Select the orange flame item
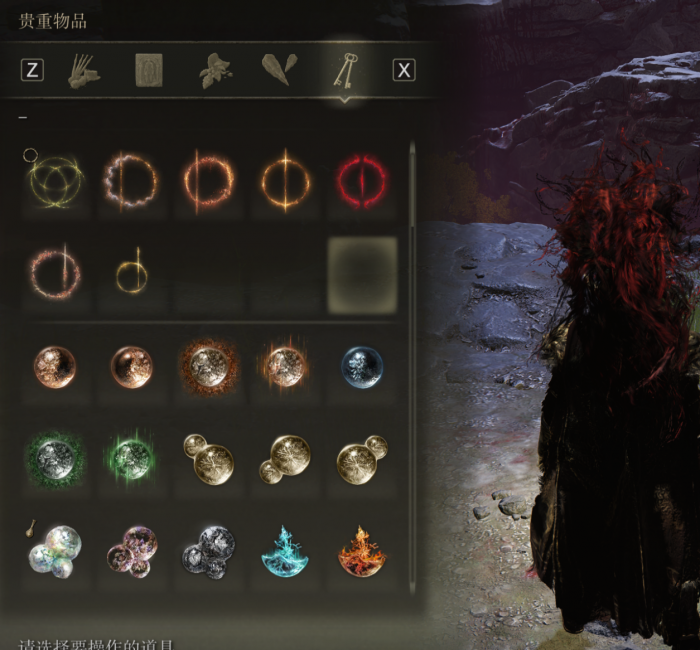 (362, 551)
